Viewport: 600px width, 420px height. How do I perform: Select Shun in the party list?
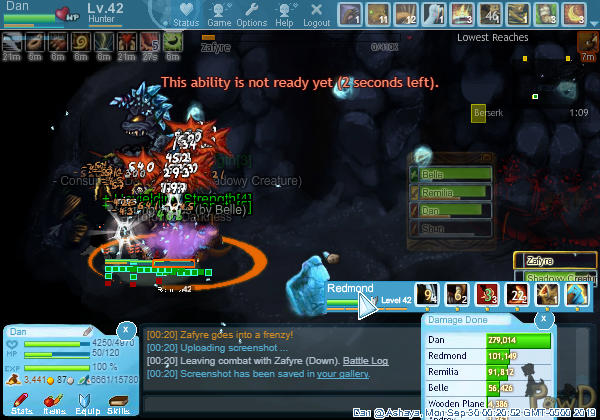click(x=452, y=228)
